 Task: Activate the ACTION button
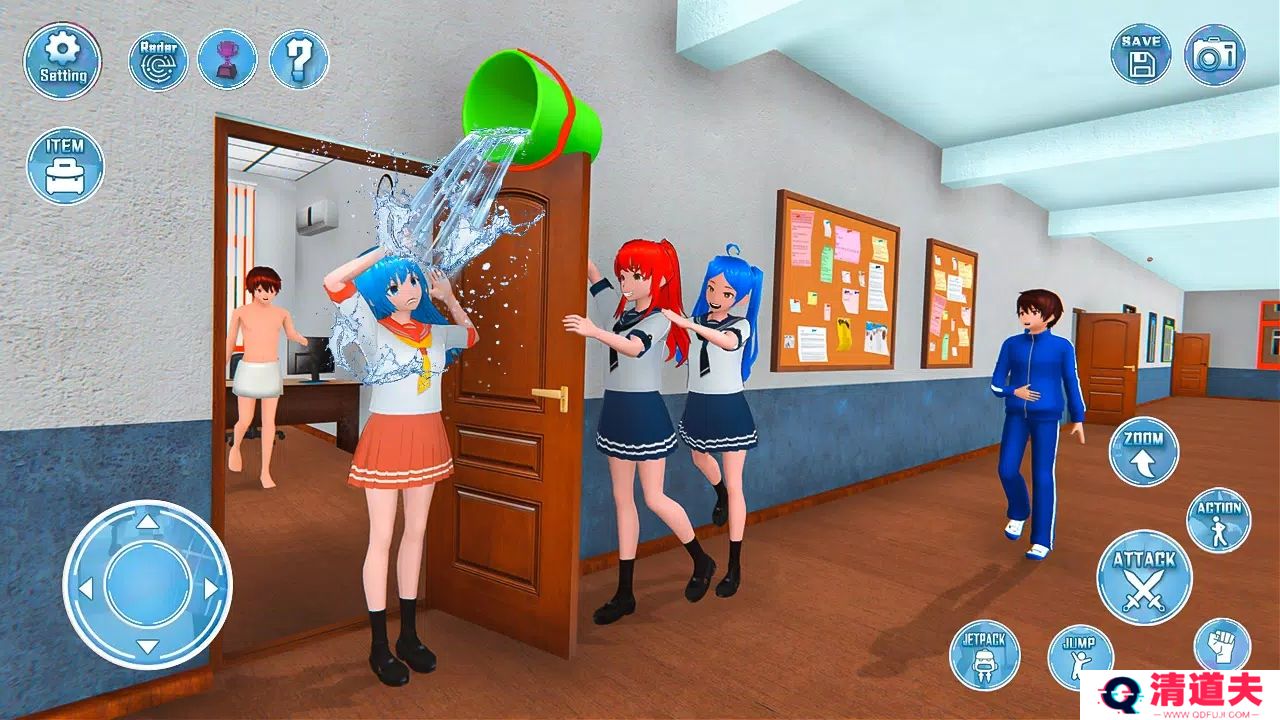pyautogui.click(x=1218, y=520)
